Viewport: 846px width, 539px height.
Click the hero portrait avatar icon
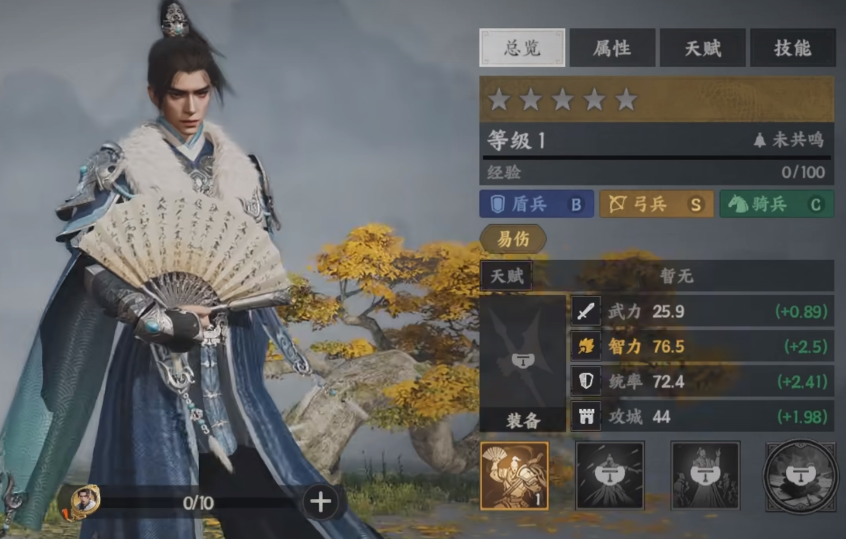coord(85,500)
